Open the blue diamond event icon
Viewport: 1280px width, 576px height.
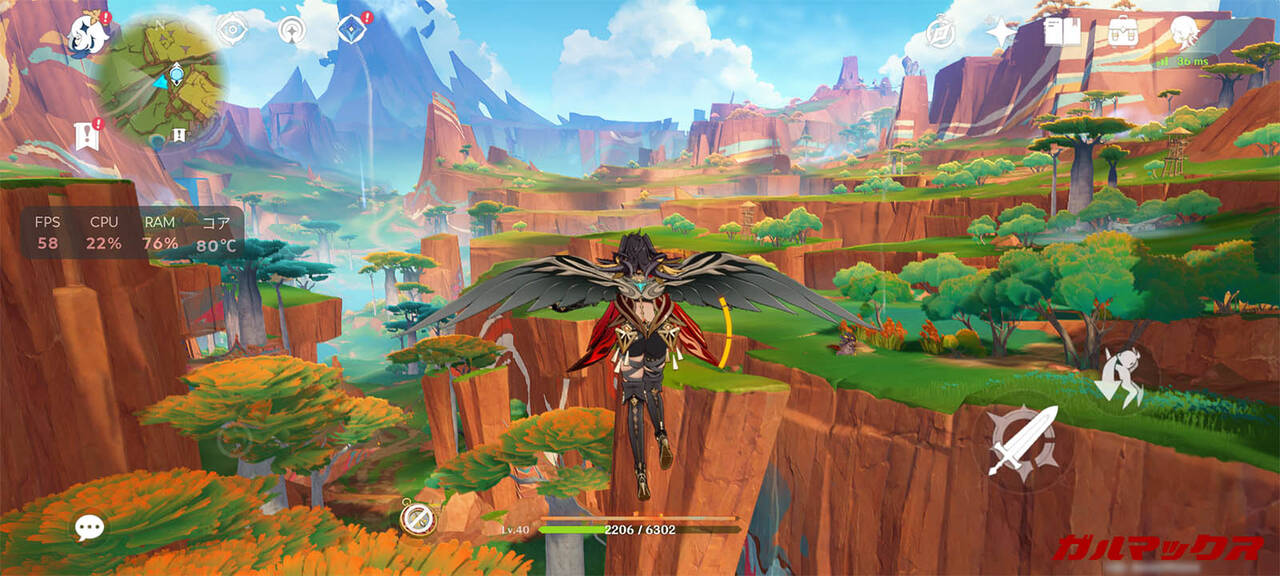coord(350,29)
